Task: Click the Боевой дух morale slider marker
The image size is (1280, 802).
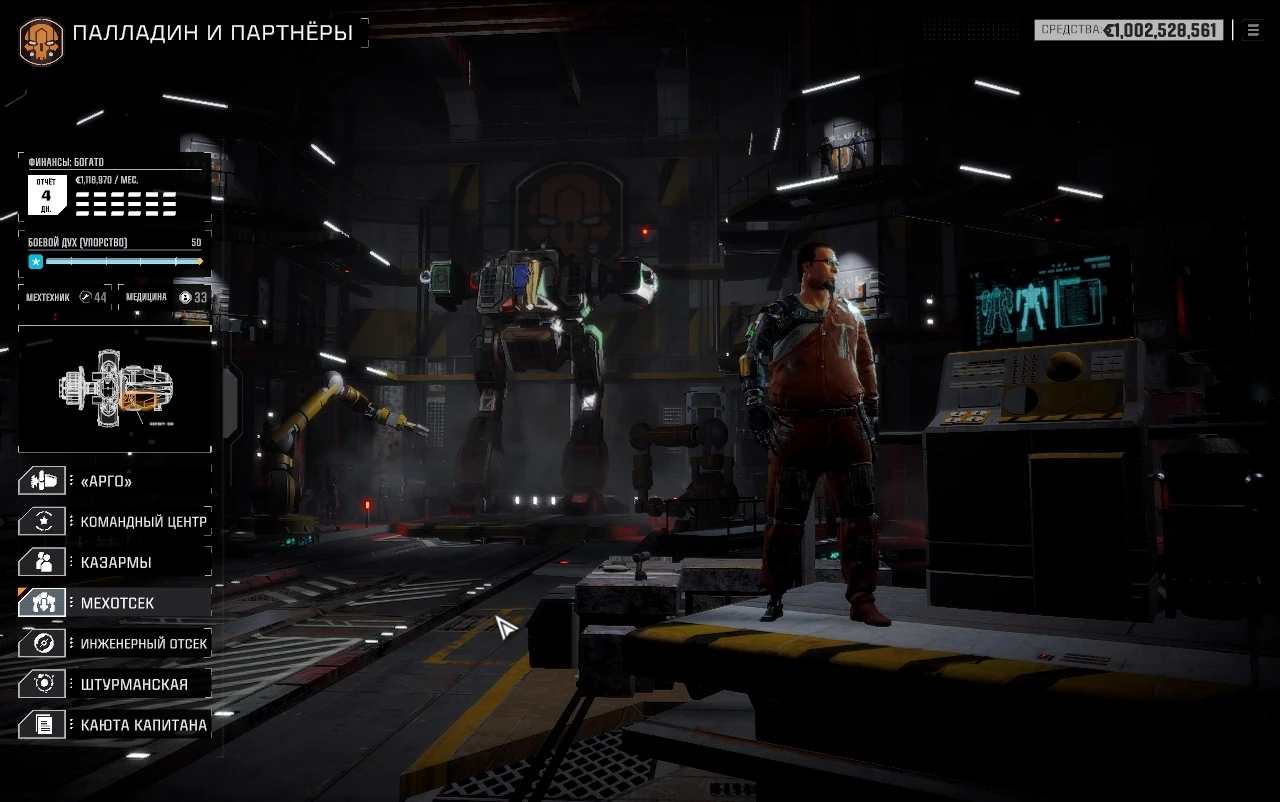Action: pyautogui.click(x=36, y=261)
